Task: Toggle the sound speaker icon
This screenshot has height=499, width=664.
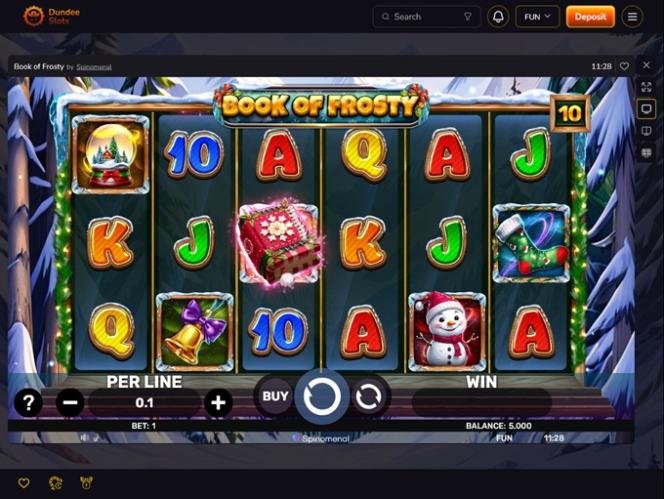Action: click(85, 437)
